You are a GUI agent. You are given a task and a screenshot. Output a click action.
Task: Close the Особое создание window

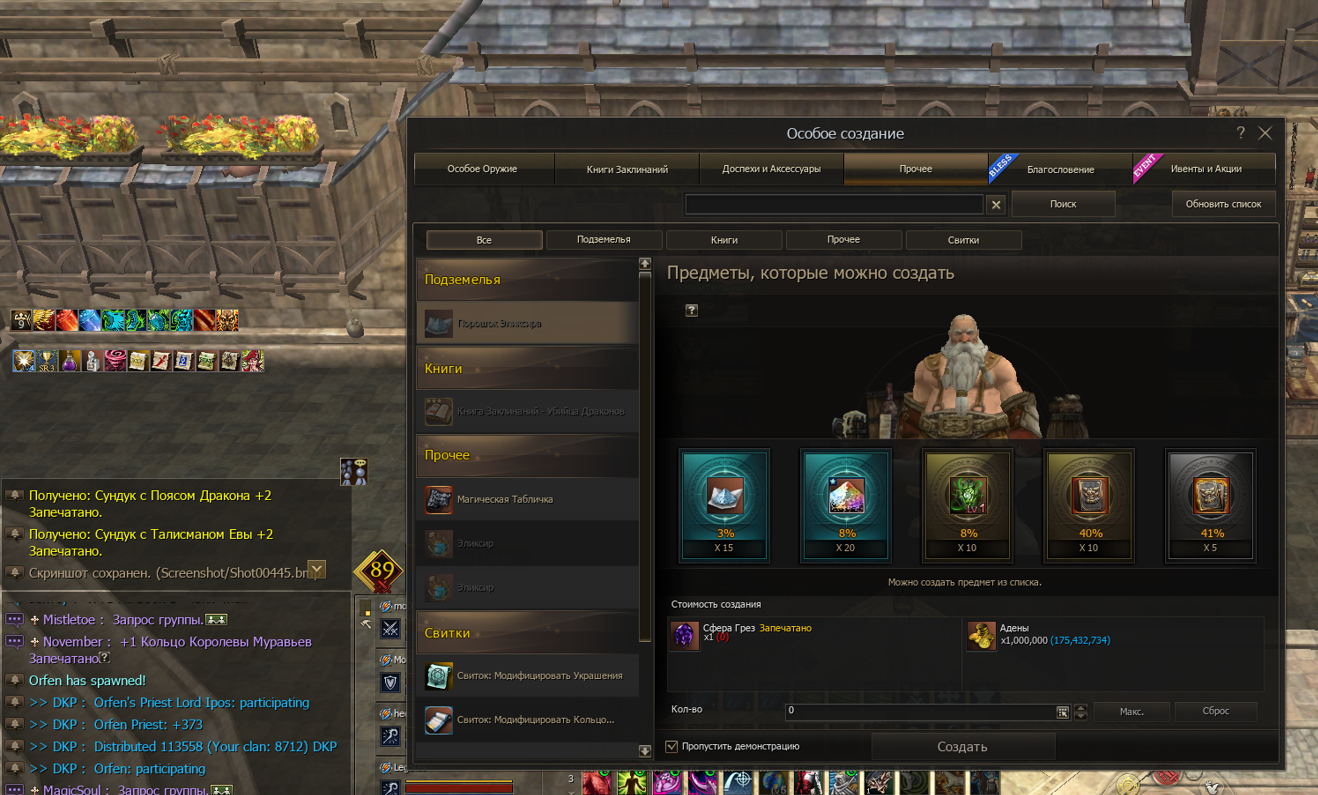click(x=1265, y=133)
